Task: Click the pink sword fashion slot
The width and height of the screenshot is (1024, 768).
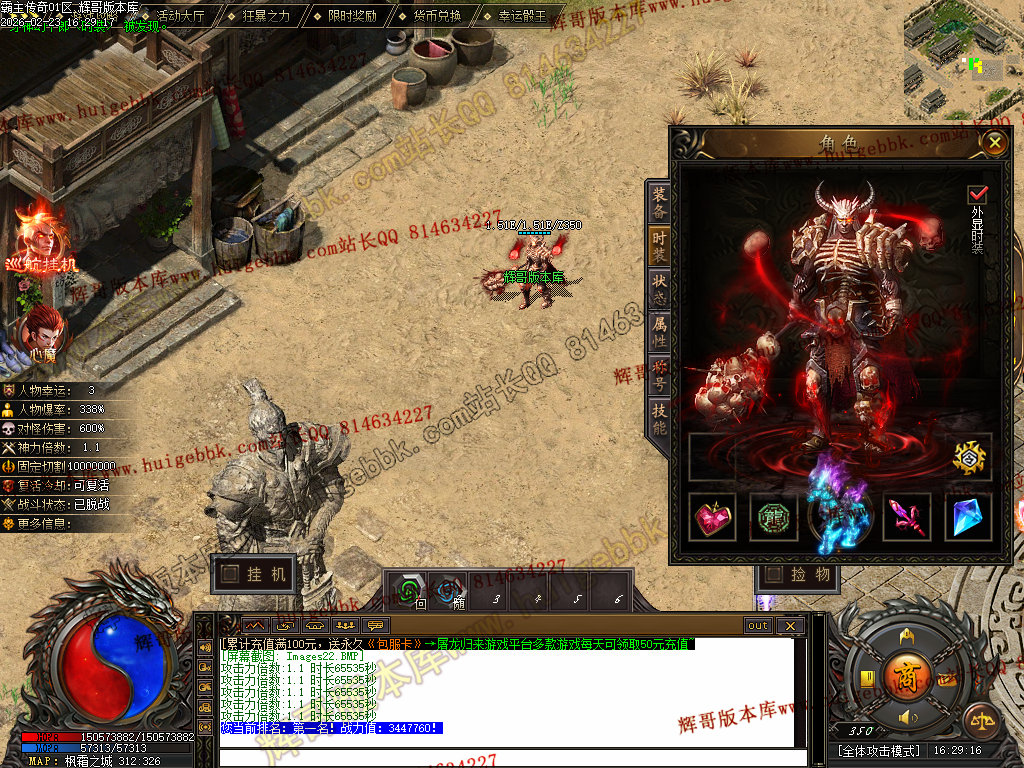Action: coord(906,517)
